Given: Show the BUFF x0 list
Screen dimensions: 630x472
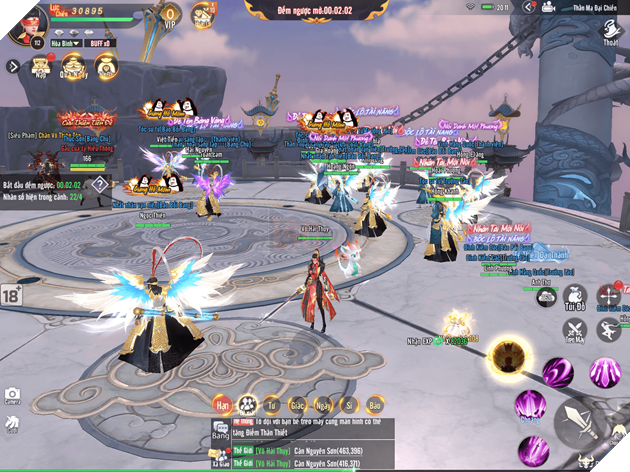Looking at the screenshot, I should coord(99,44).
